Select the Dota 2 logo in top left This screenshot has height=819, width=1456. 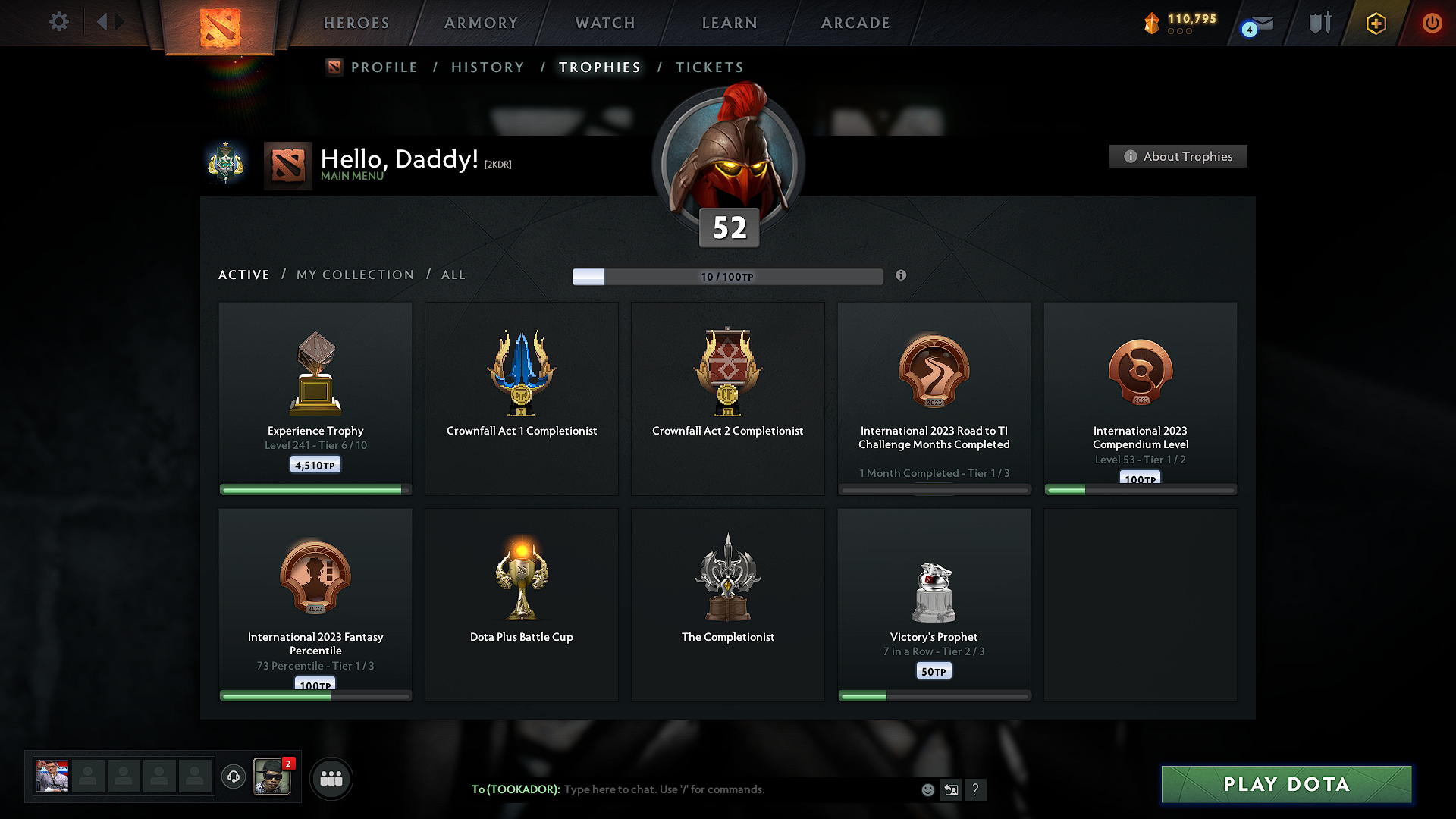218,23
